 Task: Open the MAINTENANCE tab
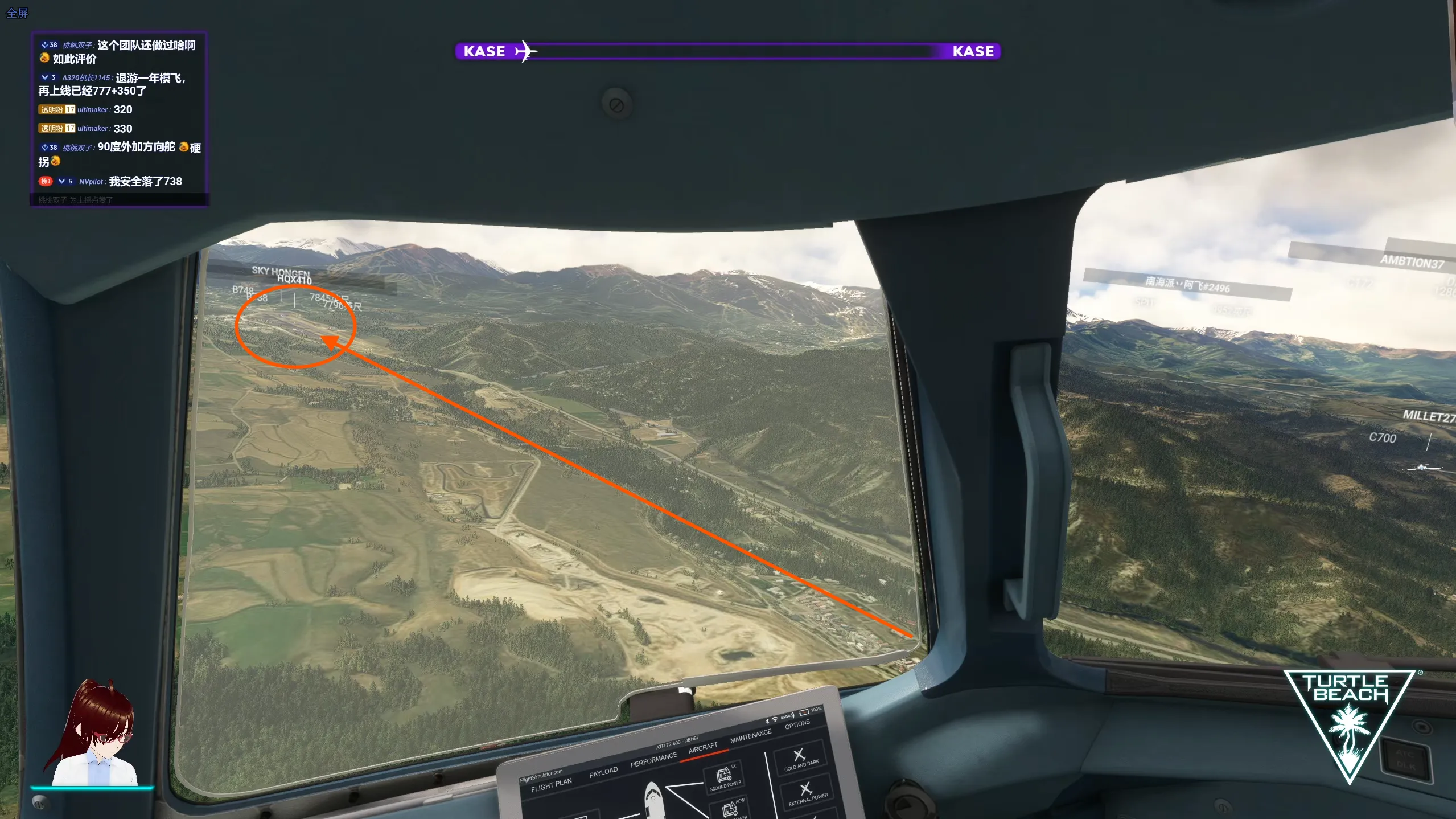coord(750,736)
